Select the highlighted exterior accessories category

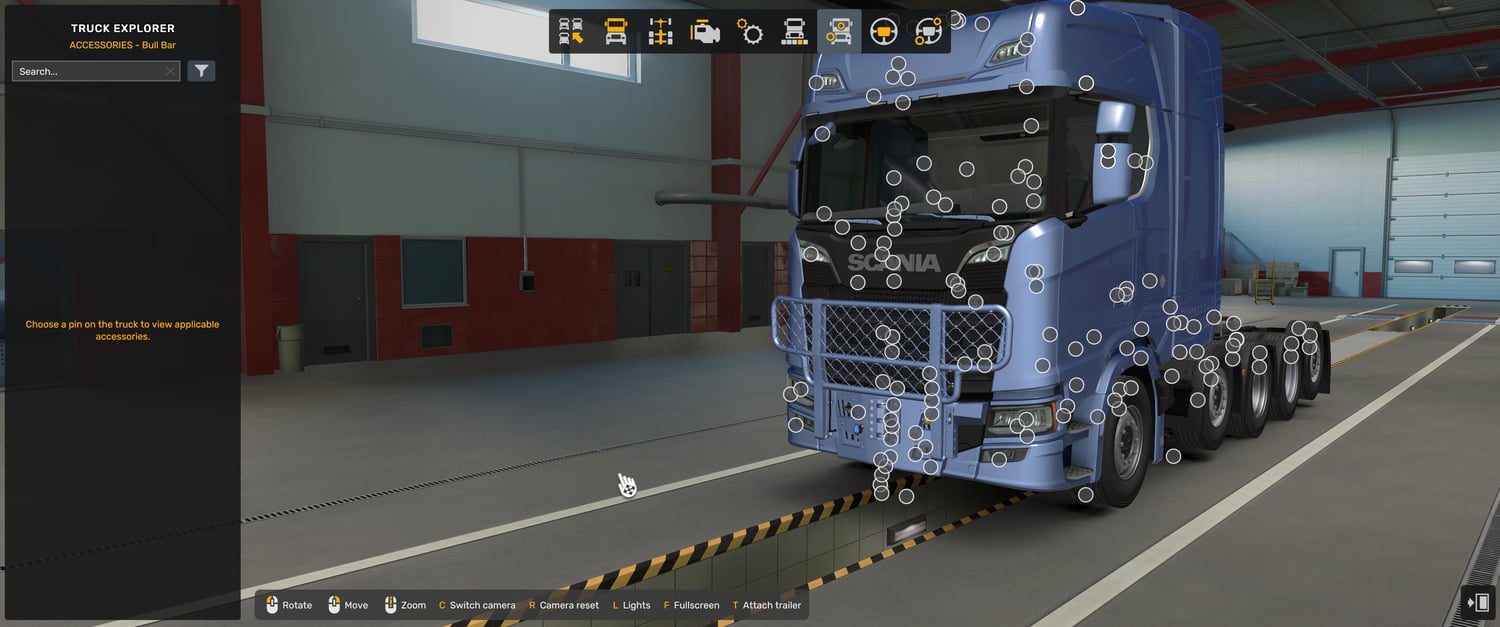pyautogui.click(x=839, y=32)
